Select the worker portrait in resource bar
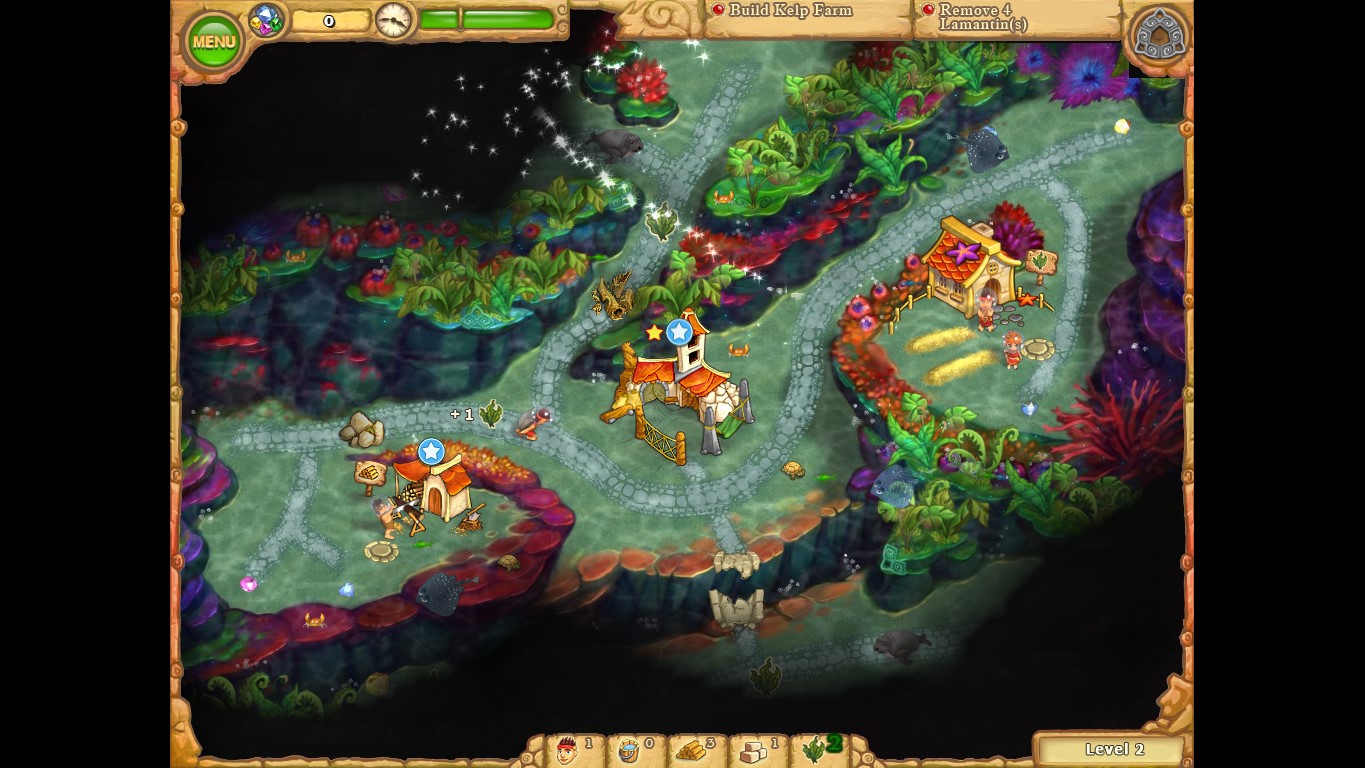1365x768 pixels. point(566,750)
